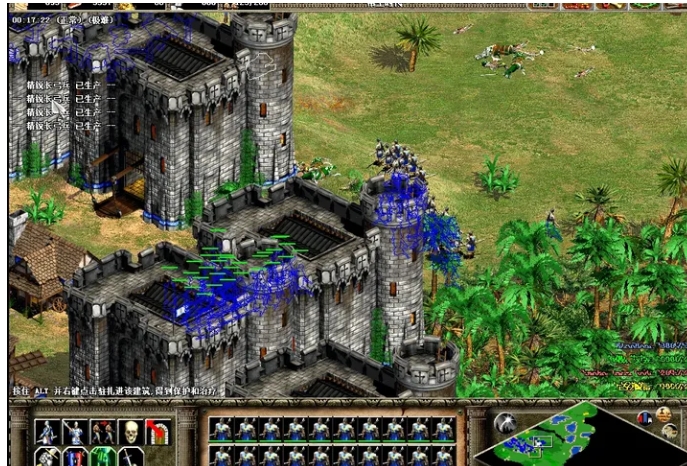Click the skull delete-unit command icon
687x466 pixels.
coord(130,432)
